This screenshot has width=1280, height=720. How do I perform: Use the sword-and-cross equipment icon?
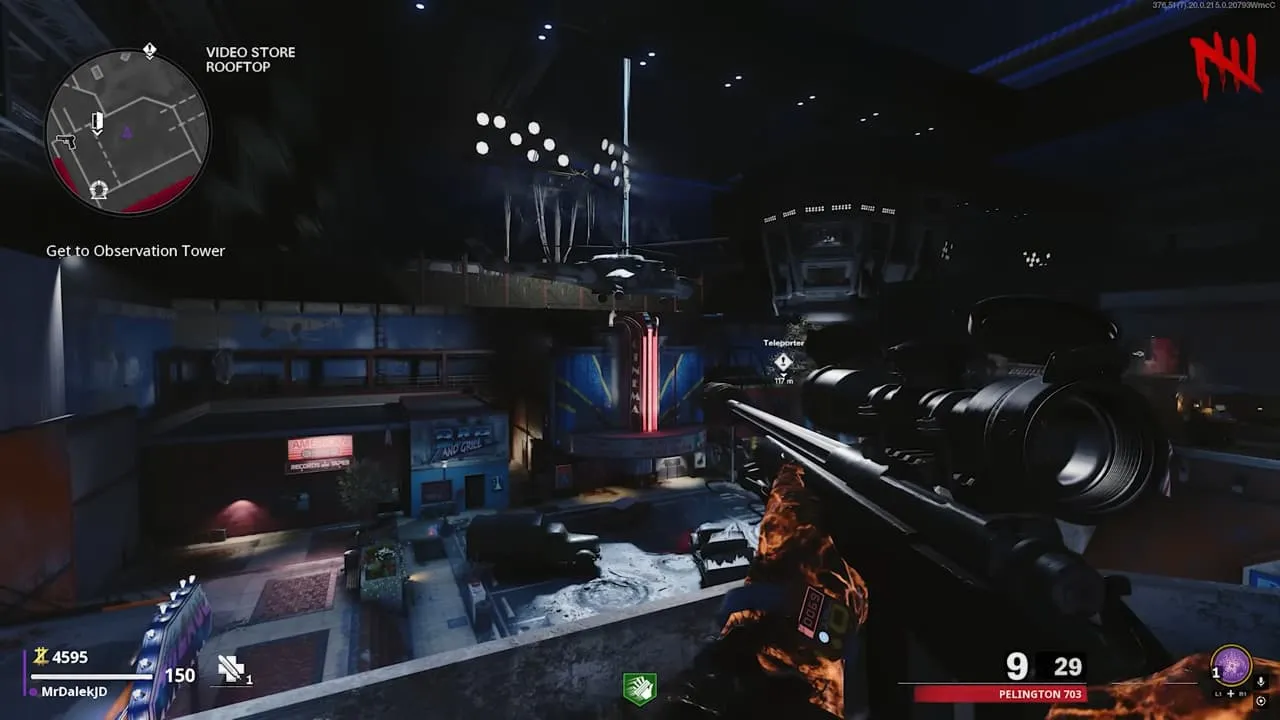tap(232, 669)
